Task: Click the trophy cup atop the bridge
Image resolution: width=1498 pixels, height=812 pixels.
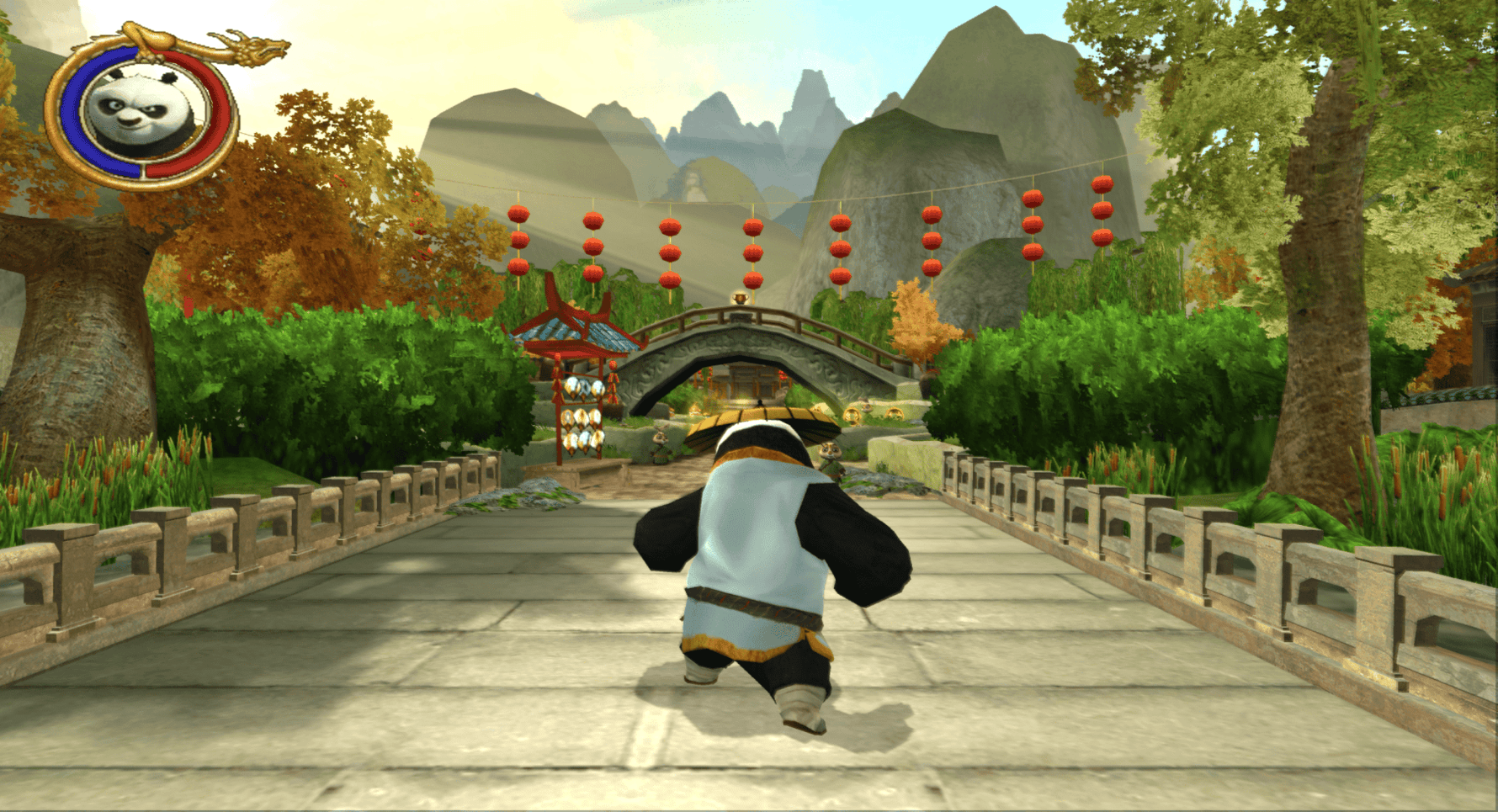Action: 739,297
